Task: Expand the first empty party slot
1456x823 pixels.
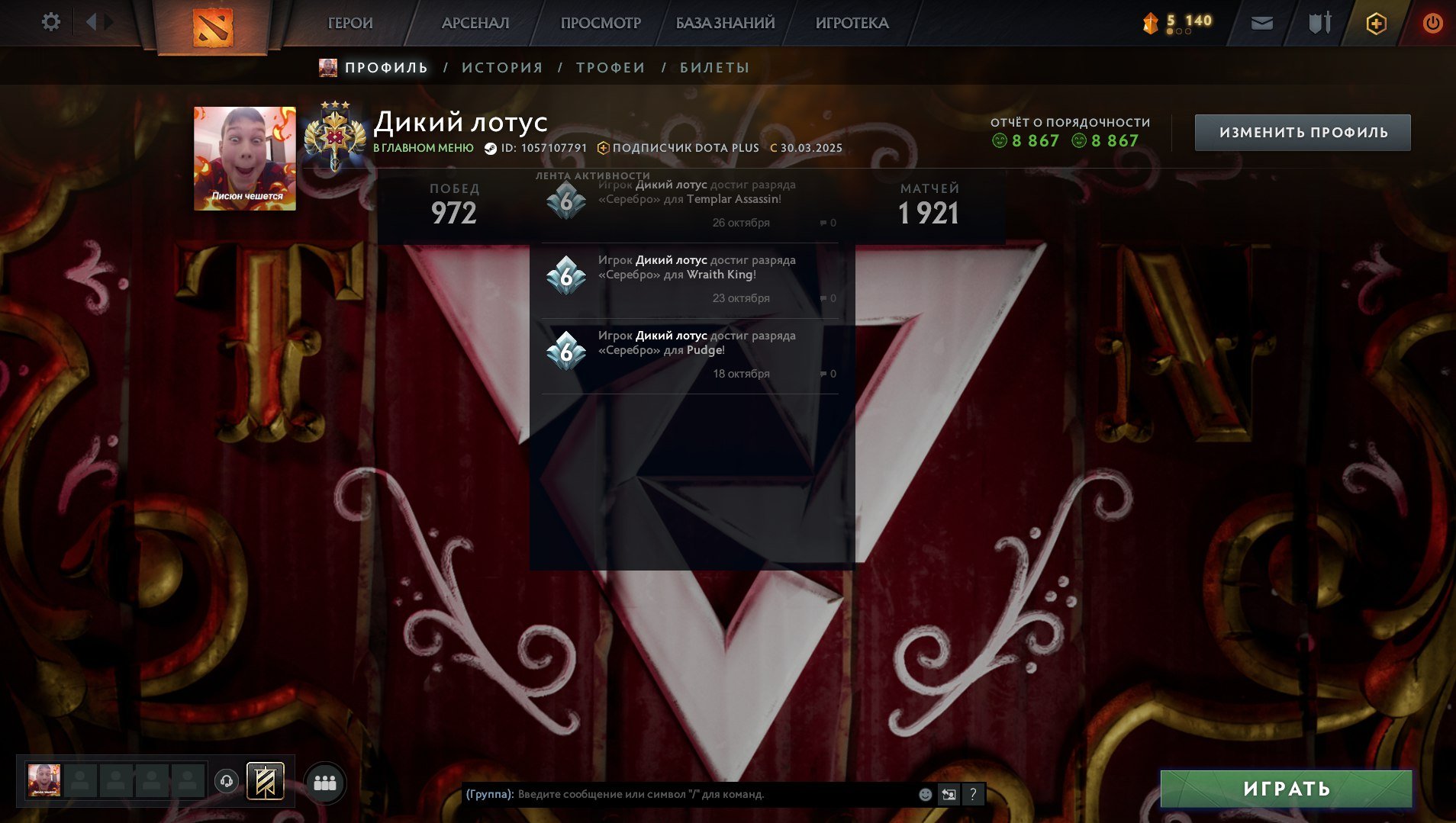Action: click(x=80, y=780)
